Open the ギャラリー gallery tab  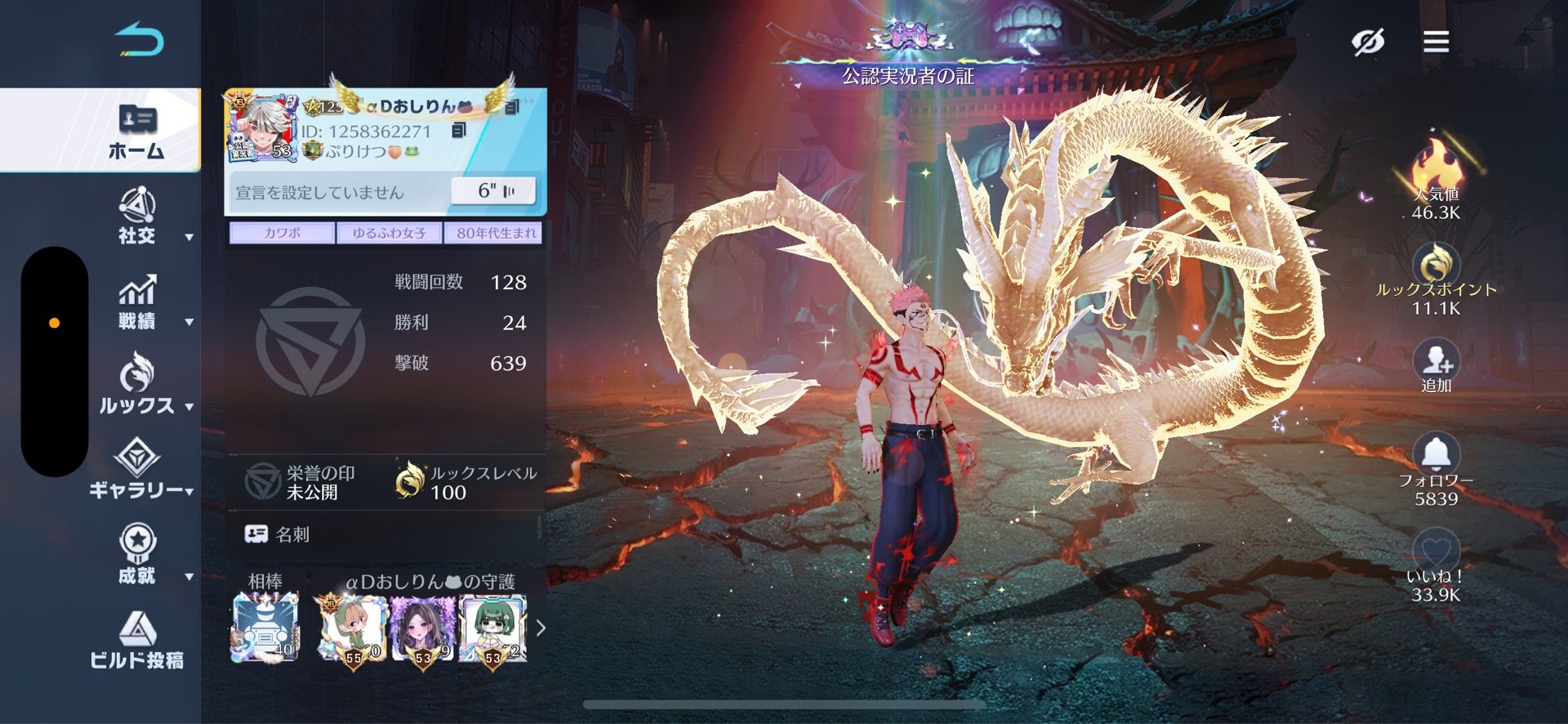pyautogui.click(x=137, y=469)
